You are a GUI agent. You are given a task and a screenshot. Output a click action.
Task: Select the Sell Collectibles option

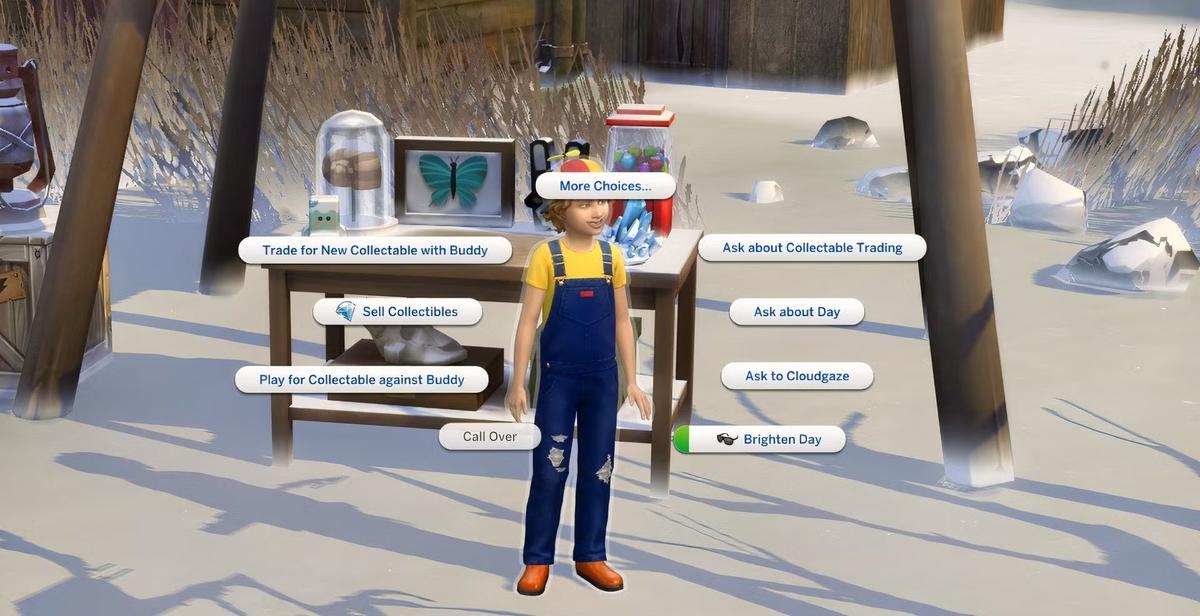tap(398, 312)
